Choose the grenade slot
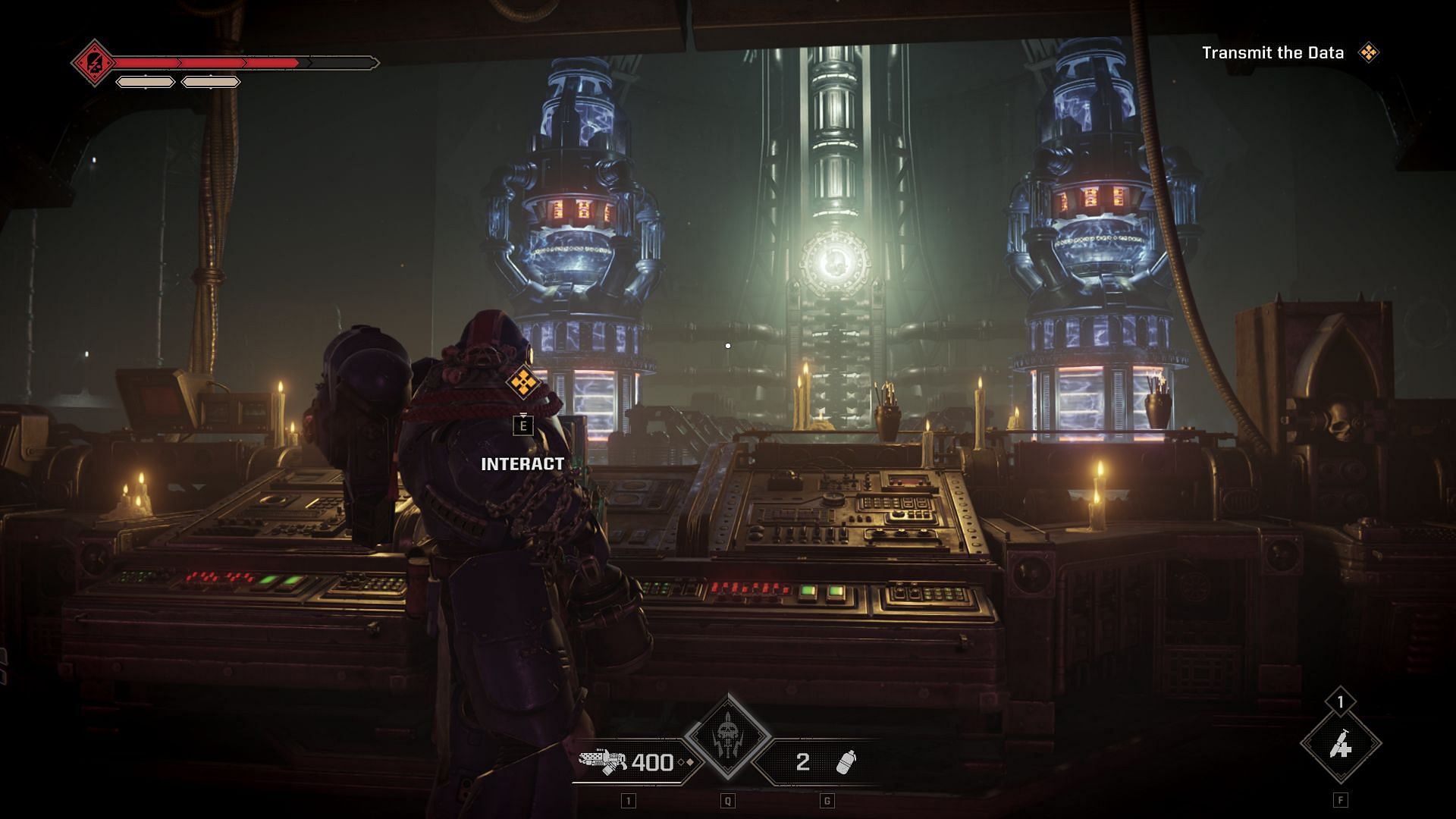Viewport: 1456px width, 819px height. click(823, 761)
